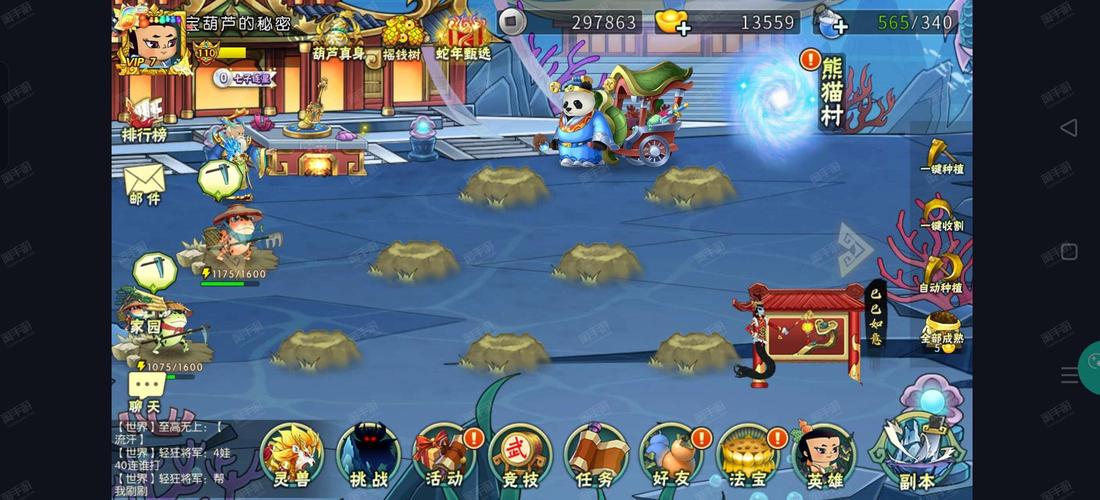
Task: Click the VIP 7 player avatar
Action: [x=150, y=40]
